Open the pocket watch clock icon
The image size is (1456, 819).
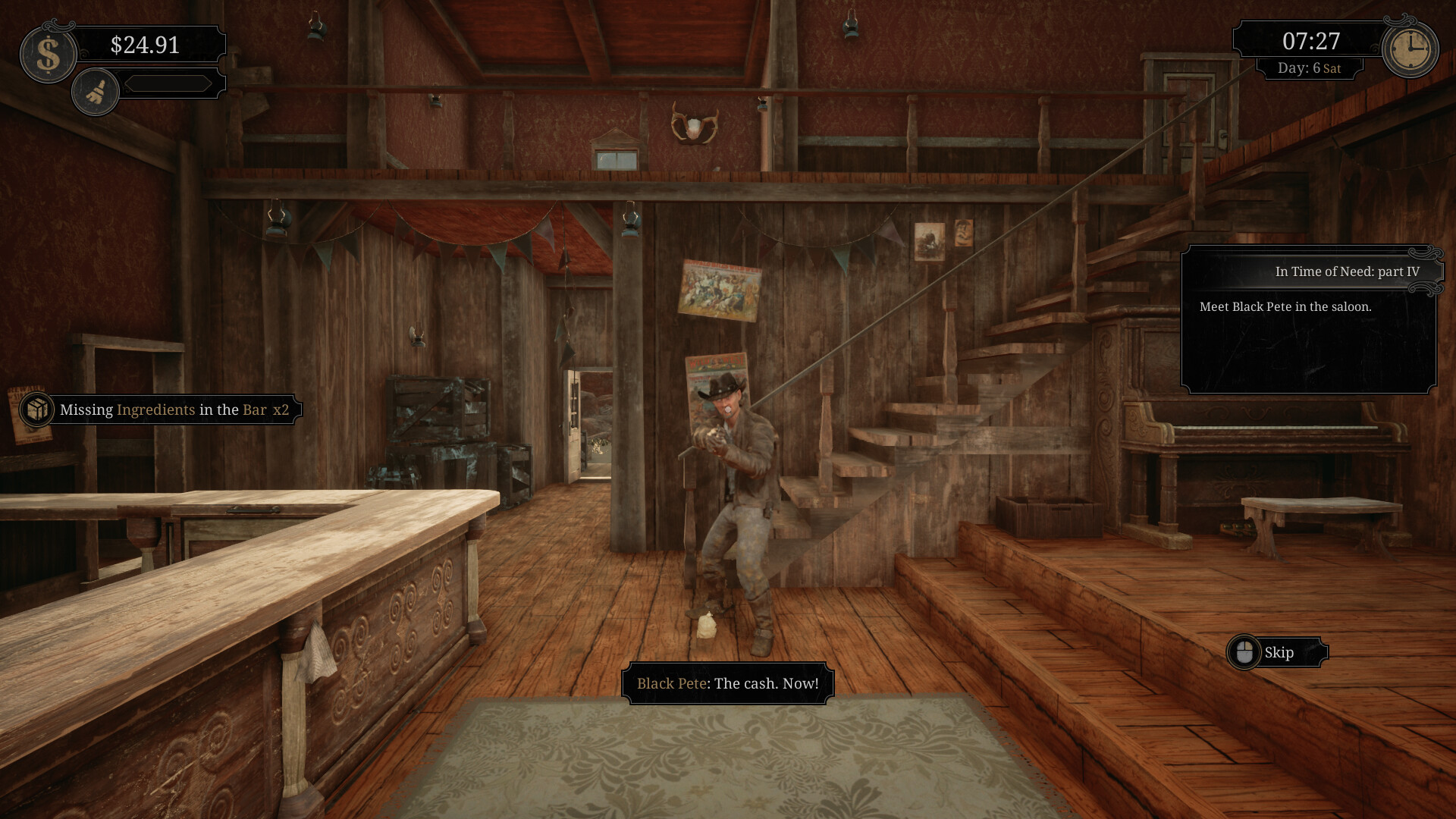1410,49
